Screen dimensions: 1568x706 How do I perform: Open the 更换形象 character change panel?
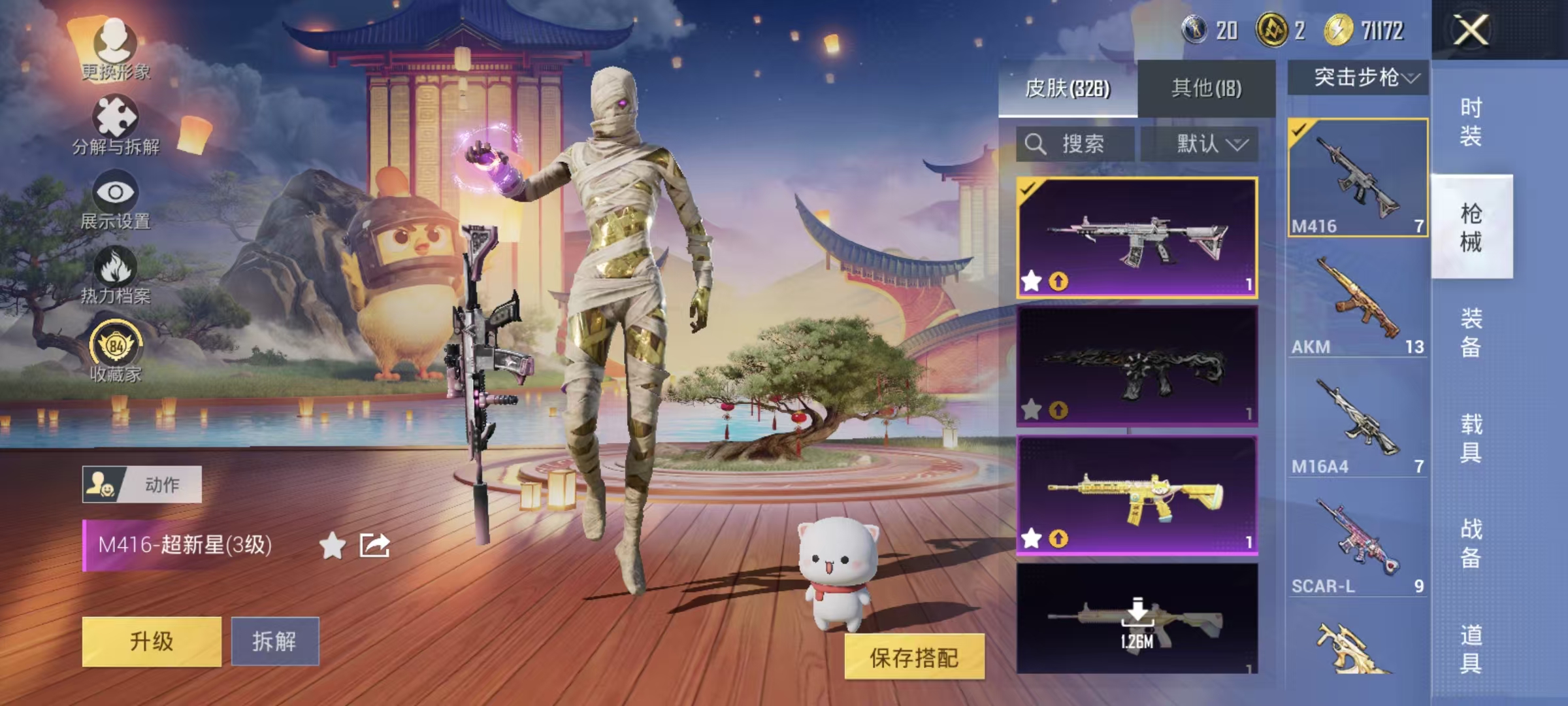coord(116,49)
